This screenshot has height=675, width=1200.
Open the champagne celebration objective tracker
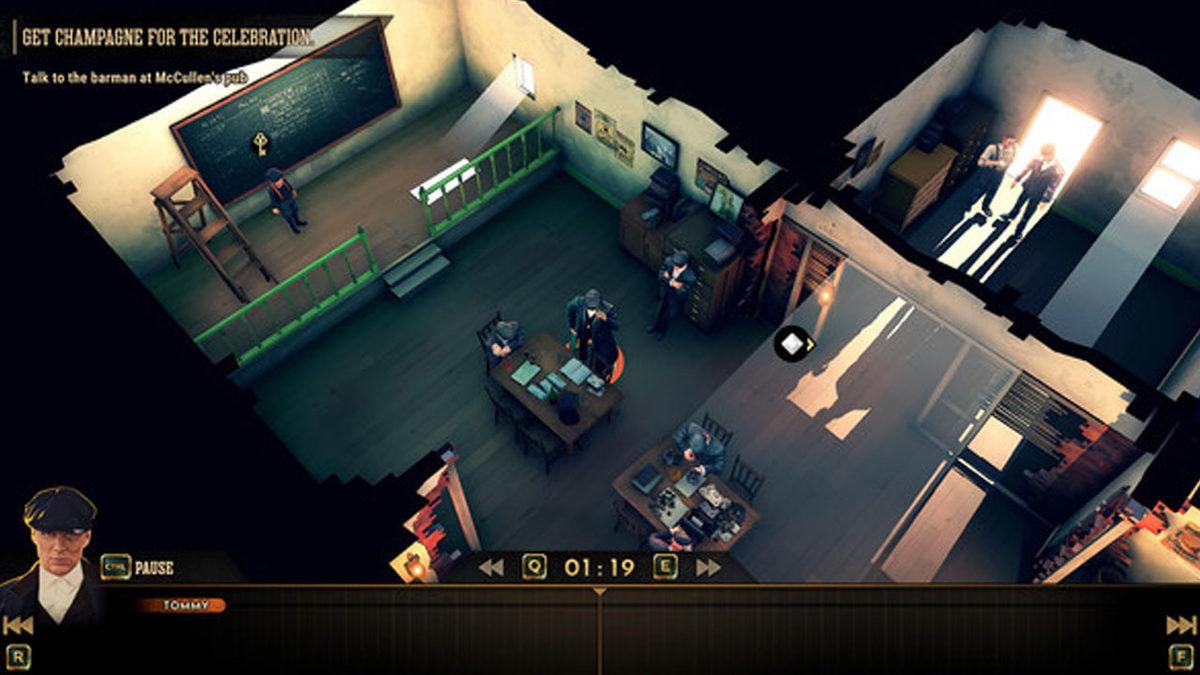point(166,38)
